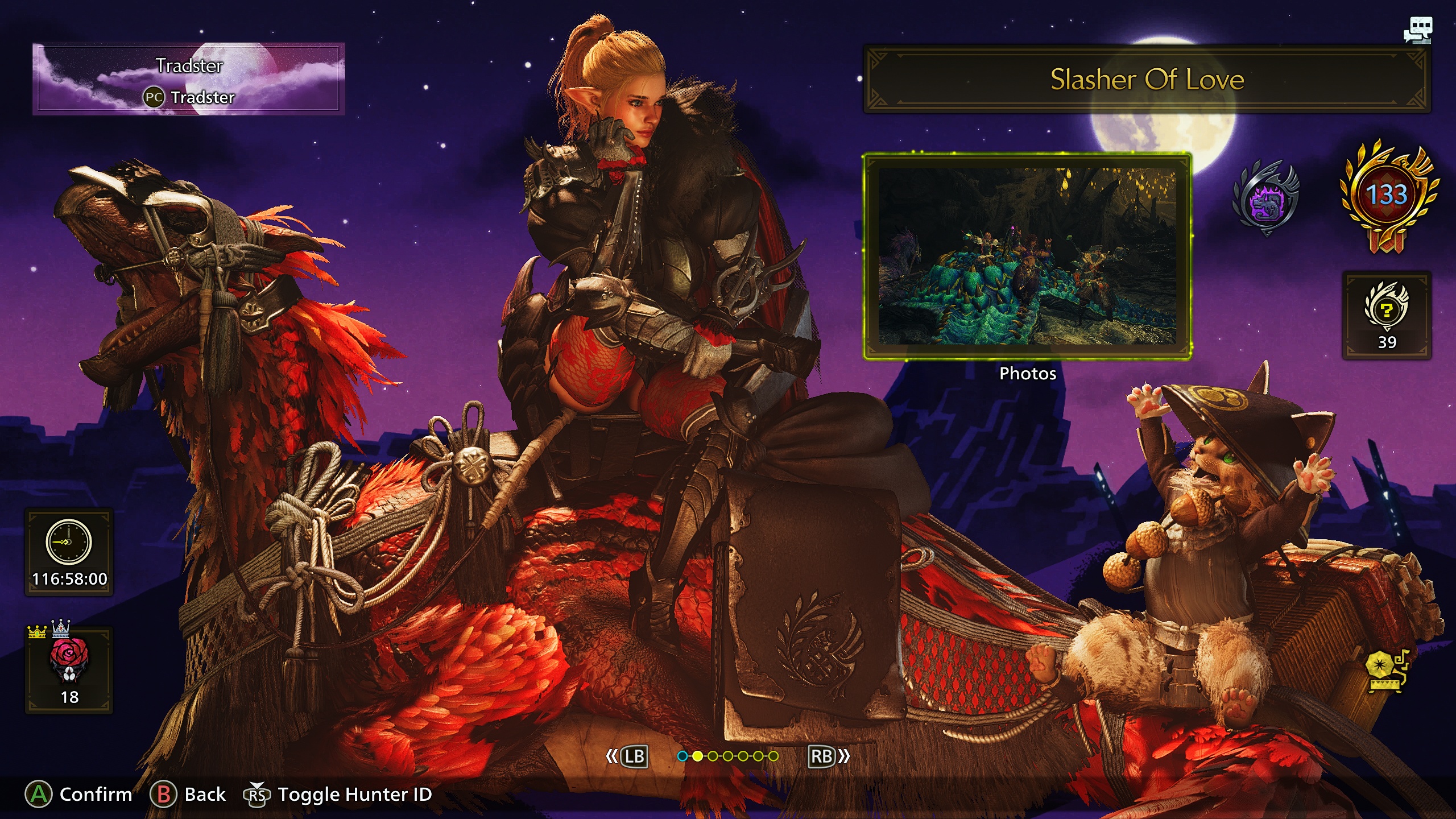
Task: Select the rose monster tile showing 18
Action: 69,670
